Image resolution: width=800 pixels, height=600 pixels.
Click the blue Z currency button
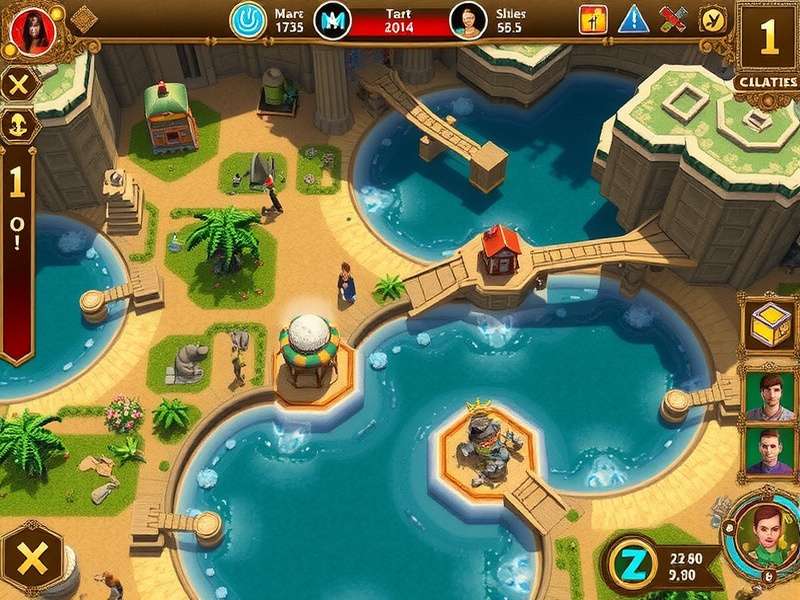[x=630, y=563]
